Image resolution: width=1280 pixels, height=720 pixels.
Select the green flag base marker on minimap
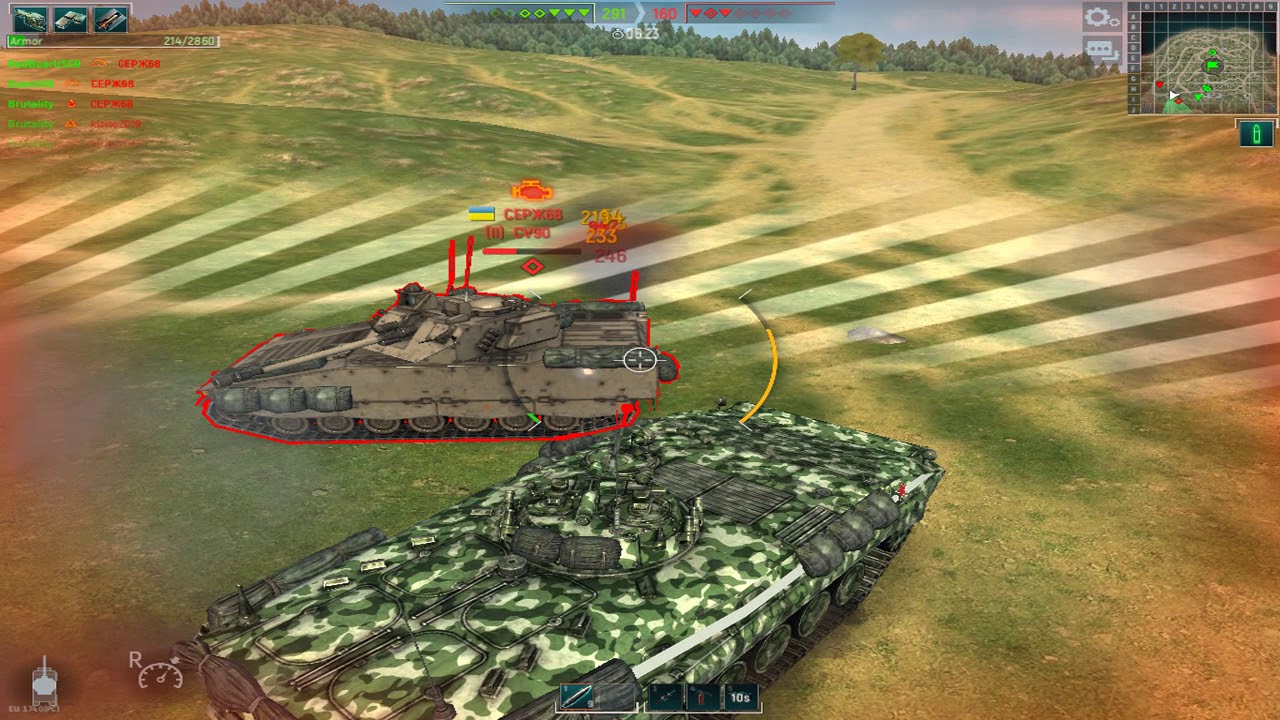click(1214, 66)
